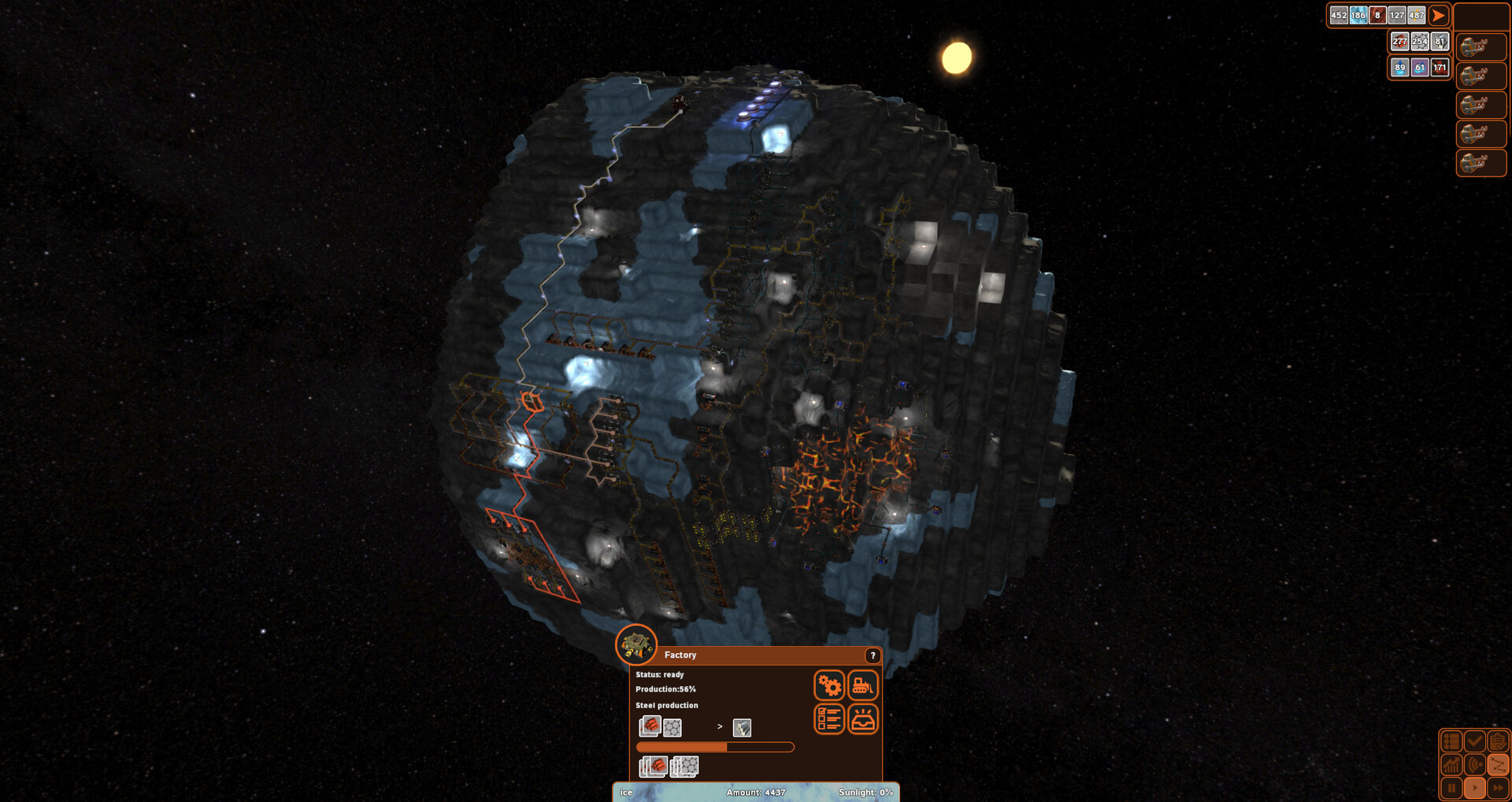Viewport: 1512px width, 802px height.
Task: Open Factory help via question mark button
Action: pyautogui.click(x=873, y=656)
